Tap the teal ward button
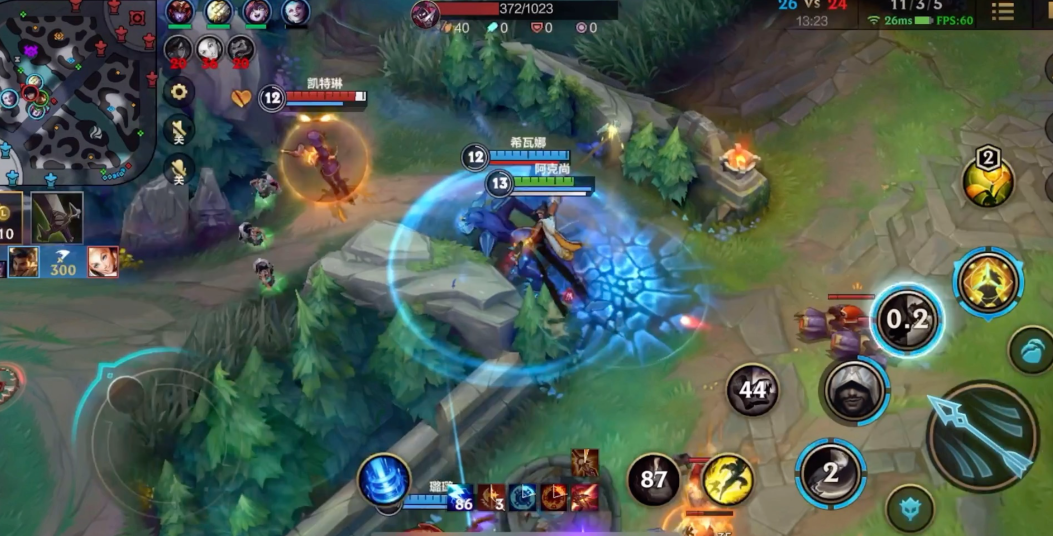This screenshot has width=1053, height=536. click(x=1032, y=354)
